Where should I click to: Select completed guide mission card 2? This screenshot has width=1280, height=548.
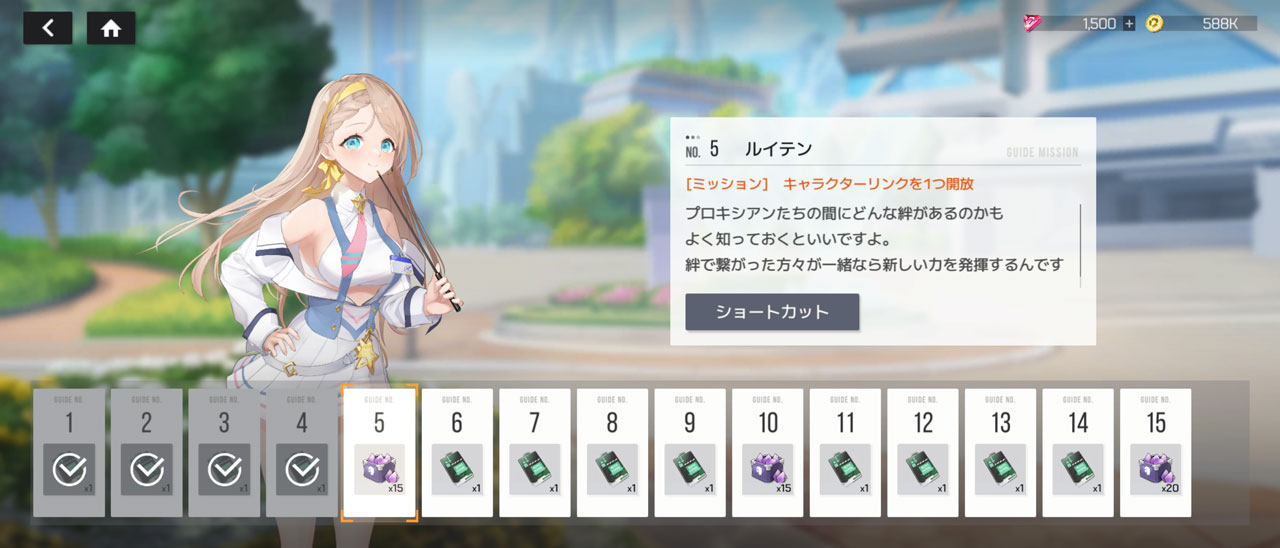pos(147,452)
